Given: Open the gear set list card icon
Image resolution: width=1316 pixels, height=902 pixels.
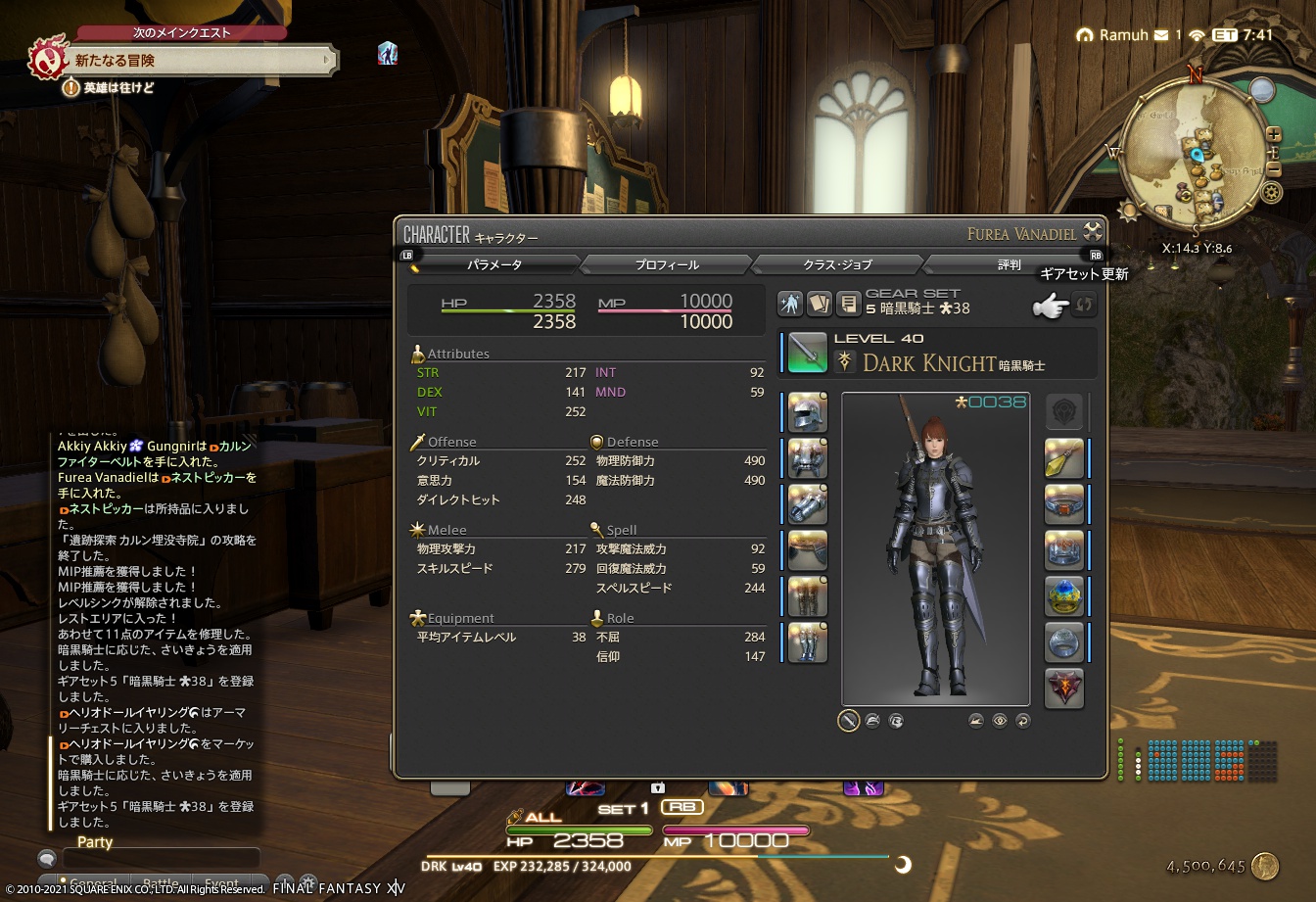Looking at the screenshot, I should [819, 304].
